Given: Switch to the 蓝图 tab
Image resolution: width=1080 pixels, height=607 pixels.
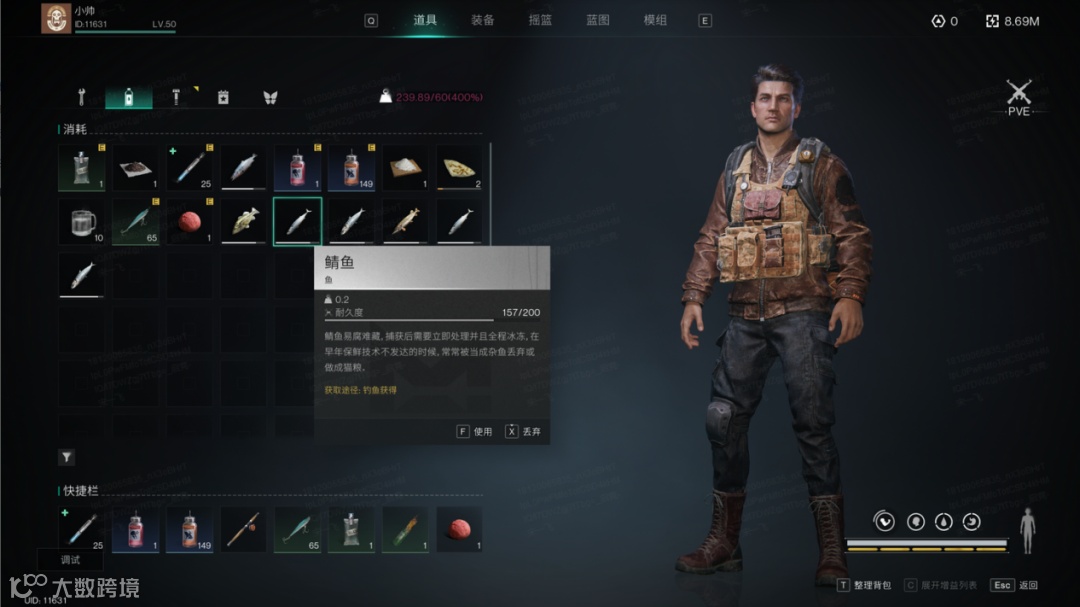Looking at the screenshot, I should (598, 20).
